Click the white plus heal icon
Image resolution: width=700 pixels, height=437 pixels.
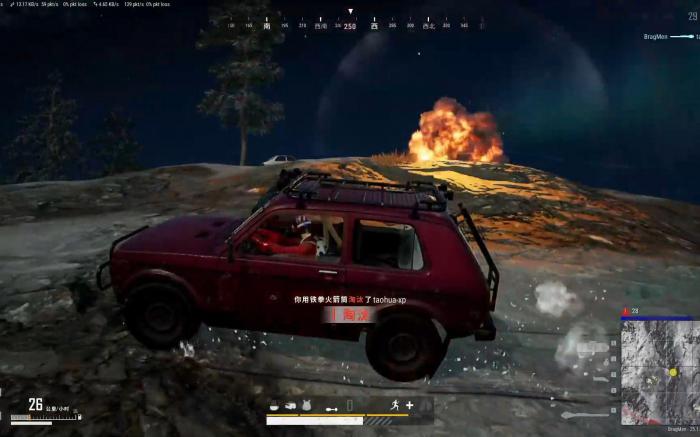409,405
